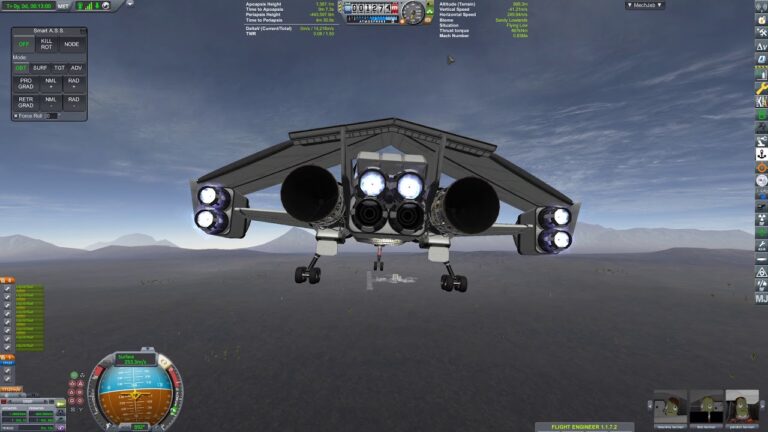Switch mode to ADV
This screenshot has height=432, width=768.
76,68
